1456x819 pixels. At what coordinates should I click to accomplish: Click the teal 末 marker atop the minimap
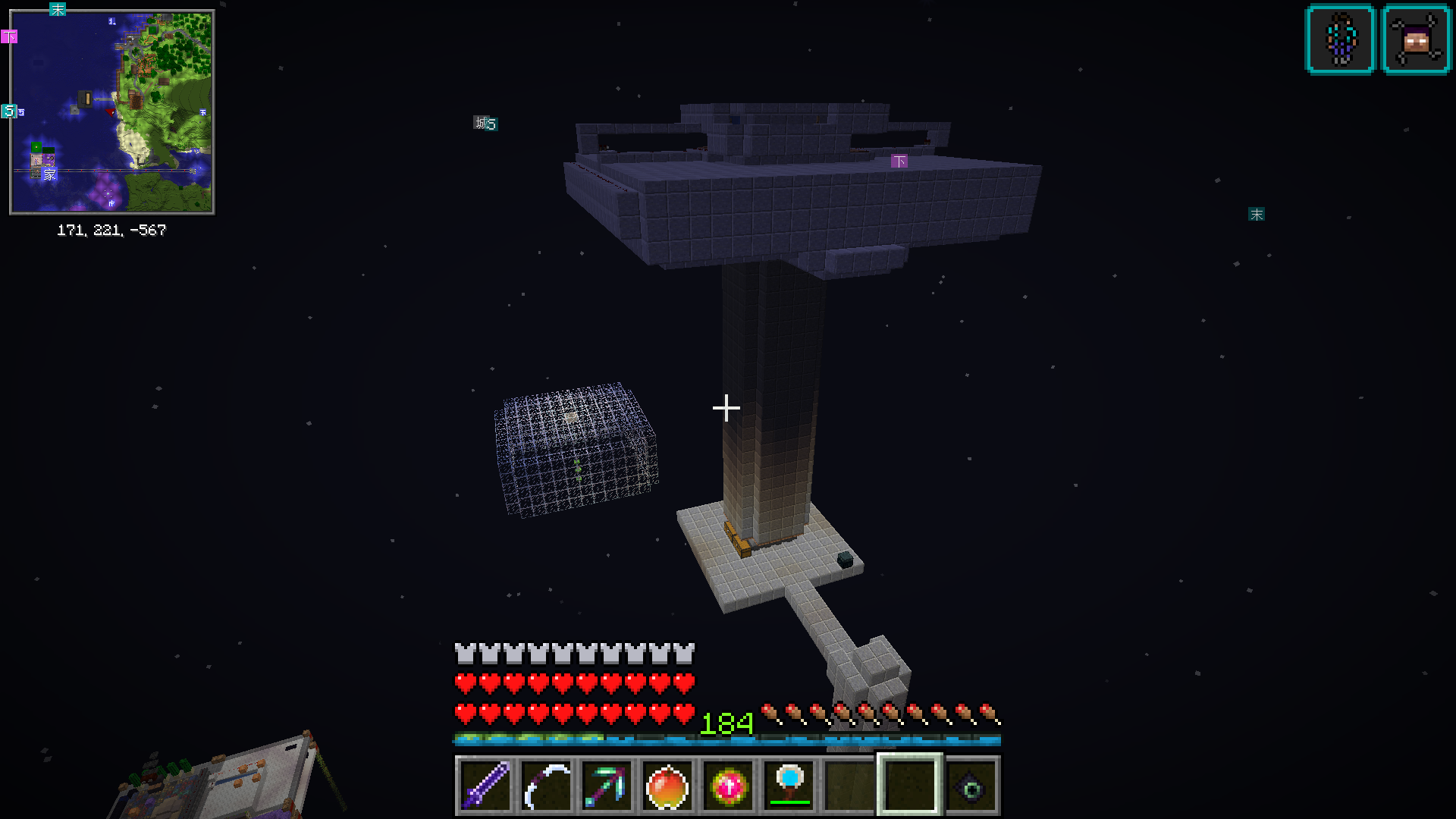58,9
